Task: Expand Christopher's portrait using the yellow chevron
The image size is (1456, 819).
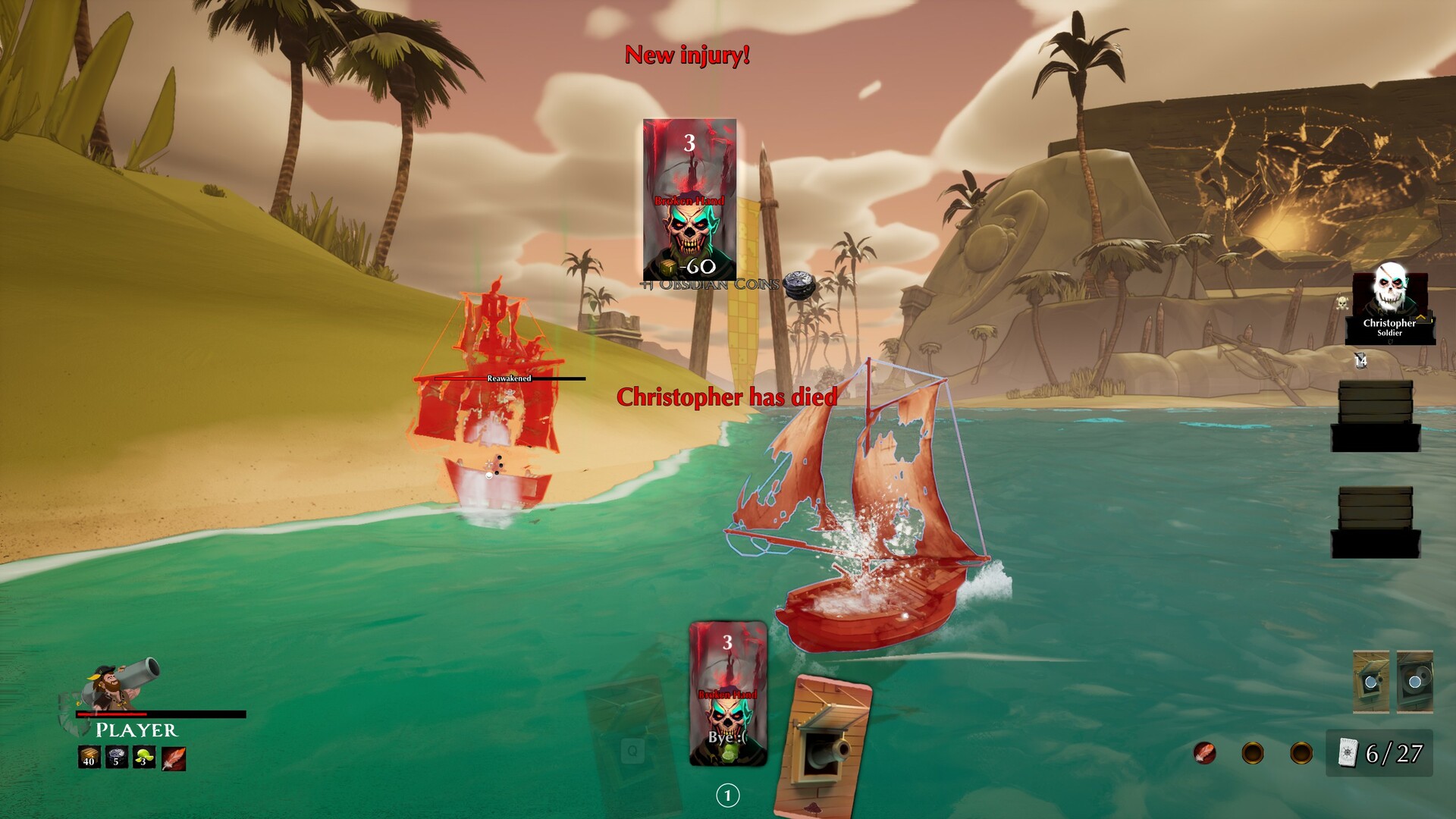Action: (1420, 318)
